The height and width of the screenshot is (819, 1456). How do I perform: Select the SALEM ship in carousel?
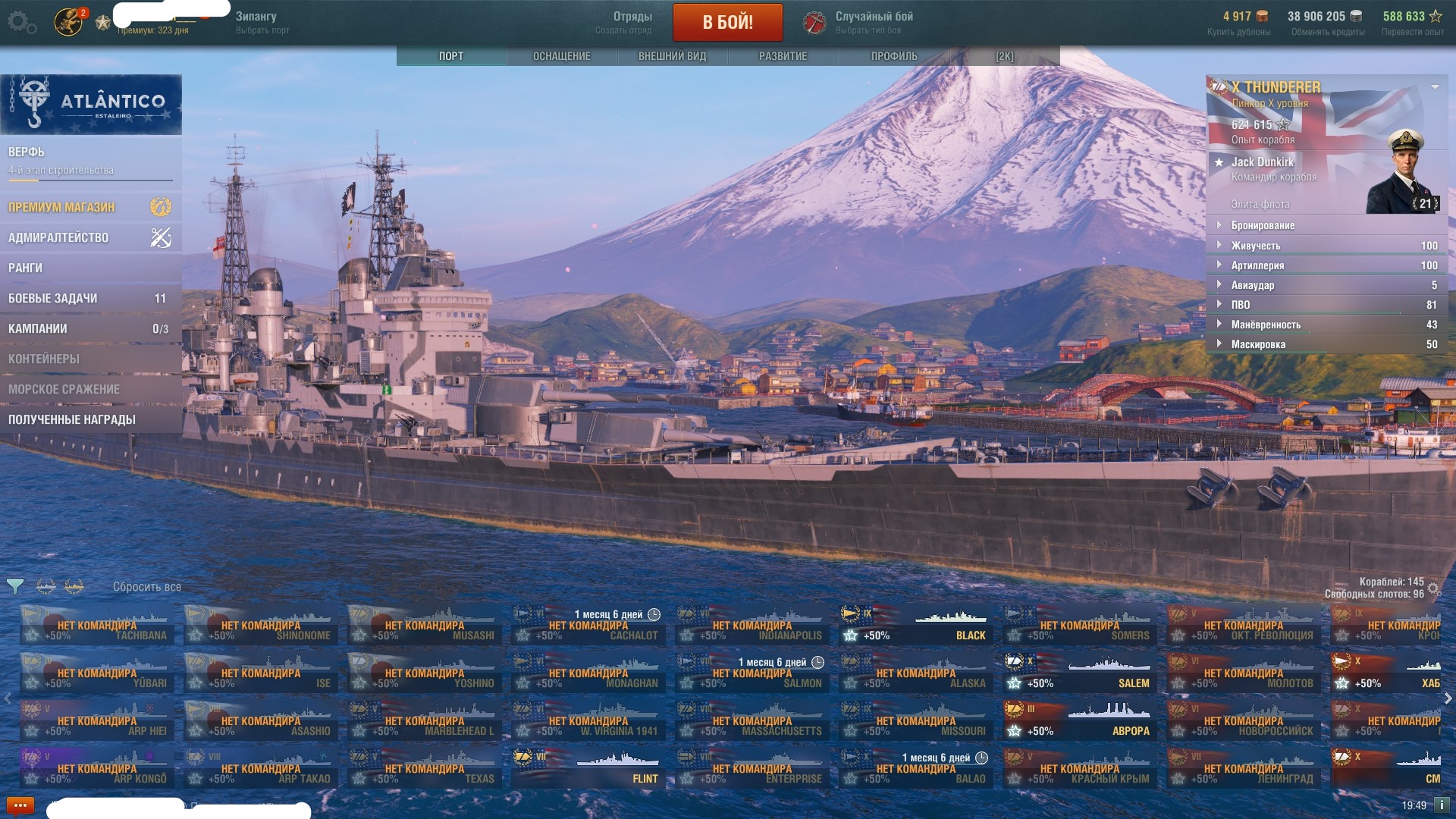[x=1079, y=673]
